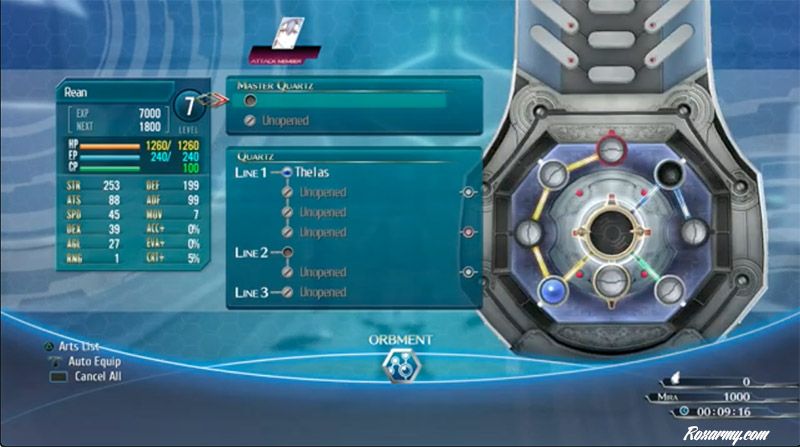Choose the Thelas quartz on Line 1
The width and height of the screenshot is (800, 447).
312,172
